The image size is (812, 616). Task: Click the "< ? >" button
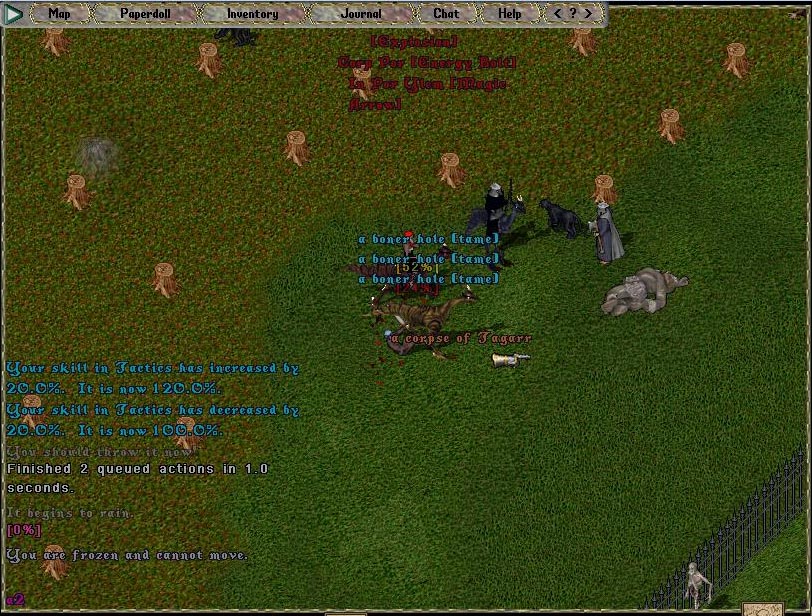coord(573,14)
